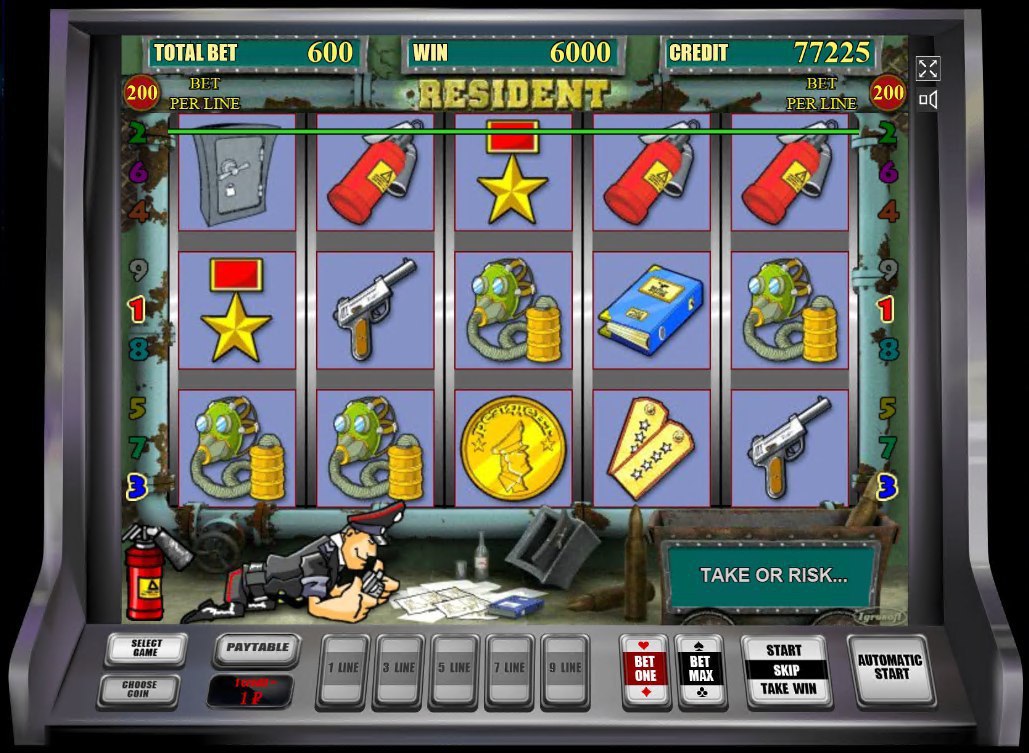This screenshot has width=1029, height=753.
Task: Mute sound using the speaker icon
Action: click(928, 99)
